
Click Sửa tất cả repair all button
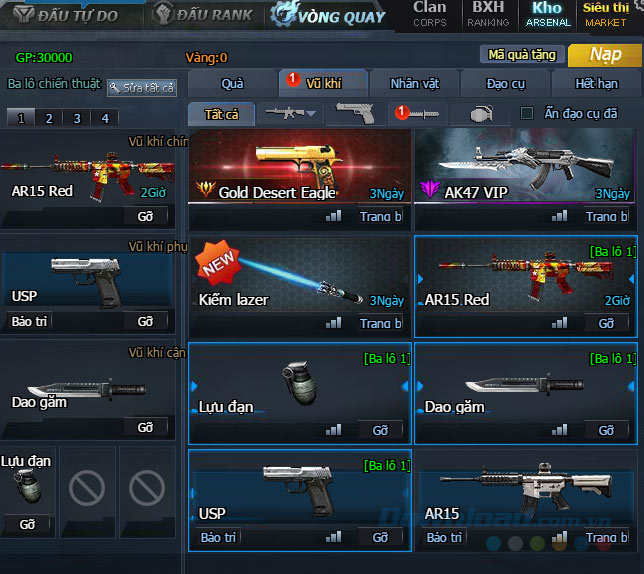(x=142, y=88)
